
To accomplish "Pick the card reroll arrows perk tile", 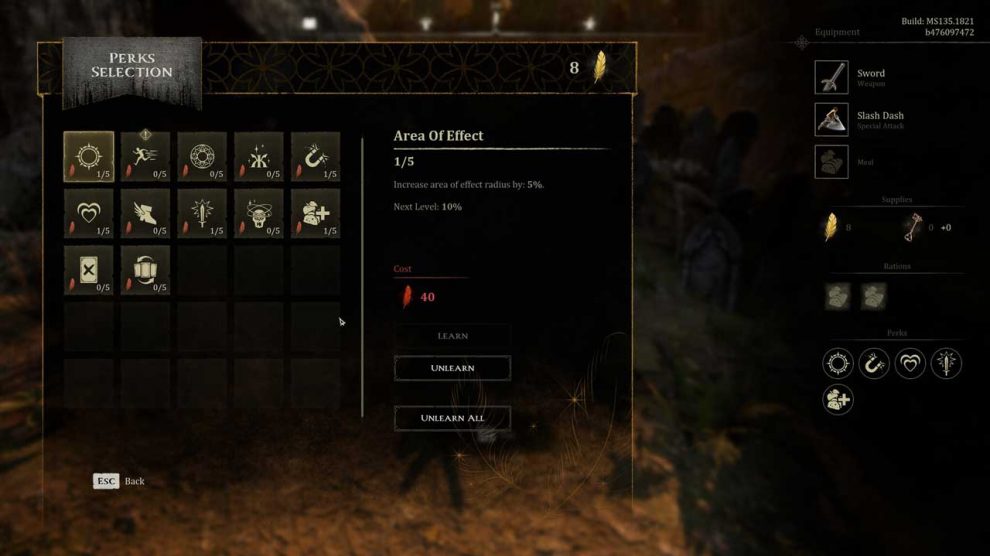I will pyautogui.click(x=146, y=270).
